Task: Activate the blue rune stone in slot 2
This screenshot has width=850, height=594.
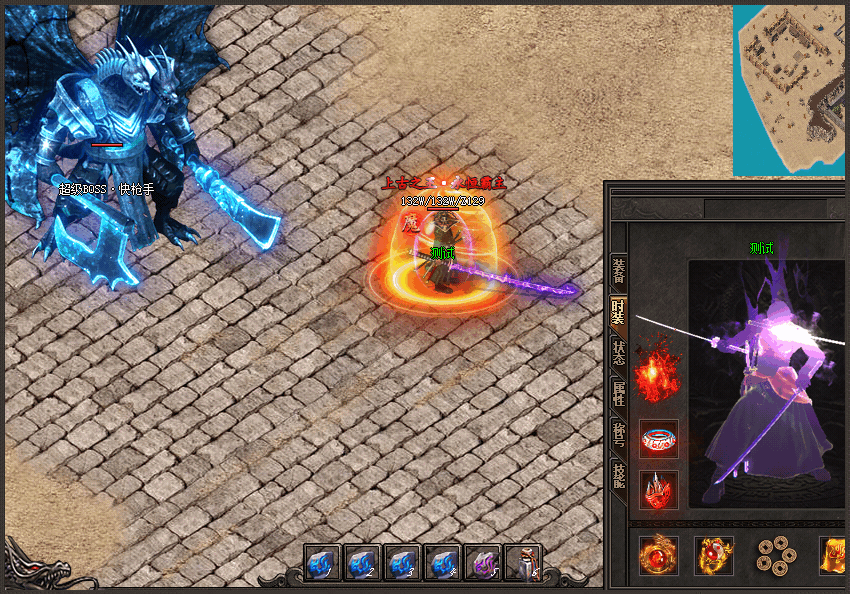Action: point(362,563)
